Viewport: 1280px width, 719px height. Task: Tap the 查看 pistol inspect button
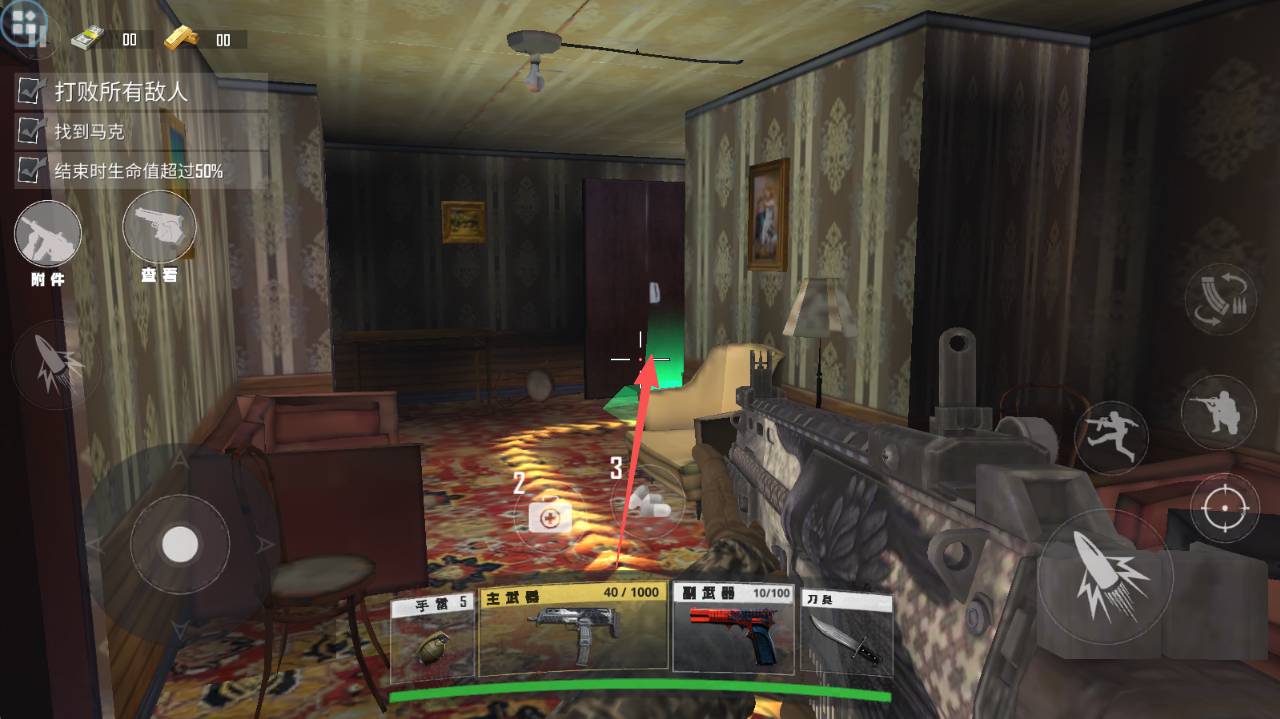[159, 227]
